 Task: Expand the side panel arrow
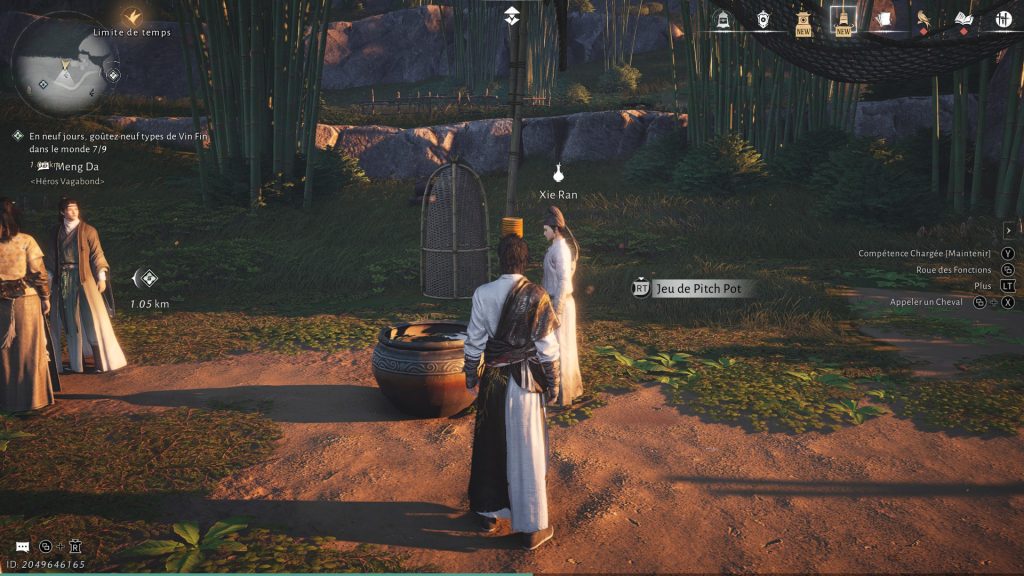click(1008, 230)
